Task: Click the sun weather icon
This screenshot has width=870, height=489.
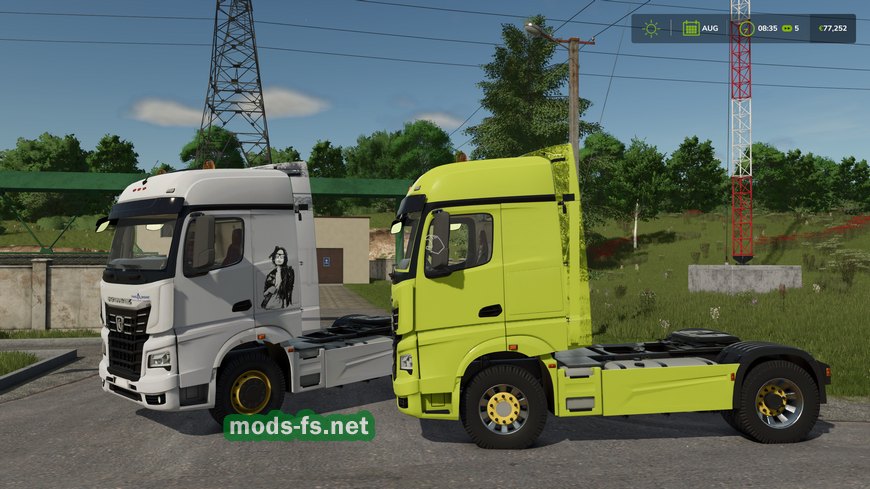Action: 651,28
